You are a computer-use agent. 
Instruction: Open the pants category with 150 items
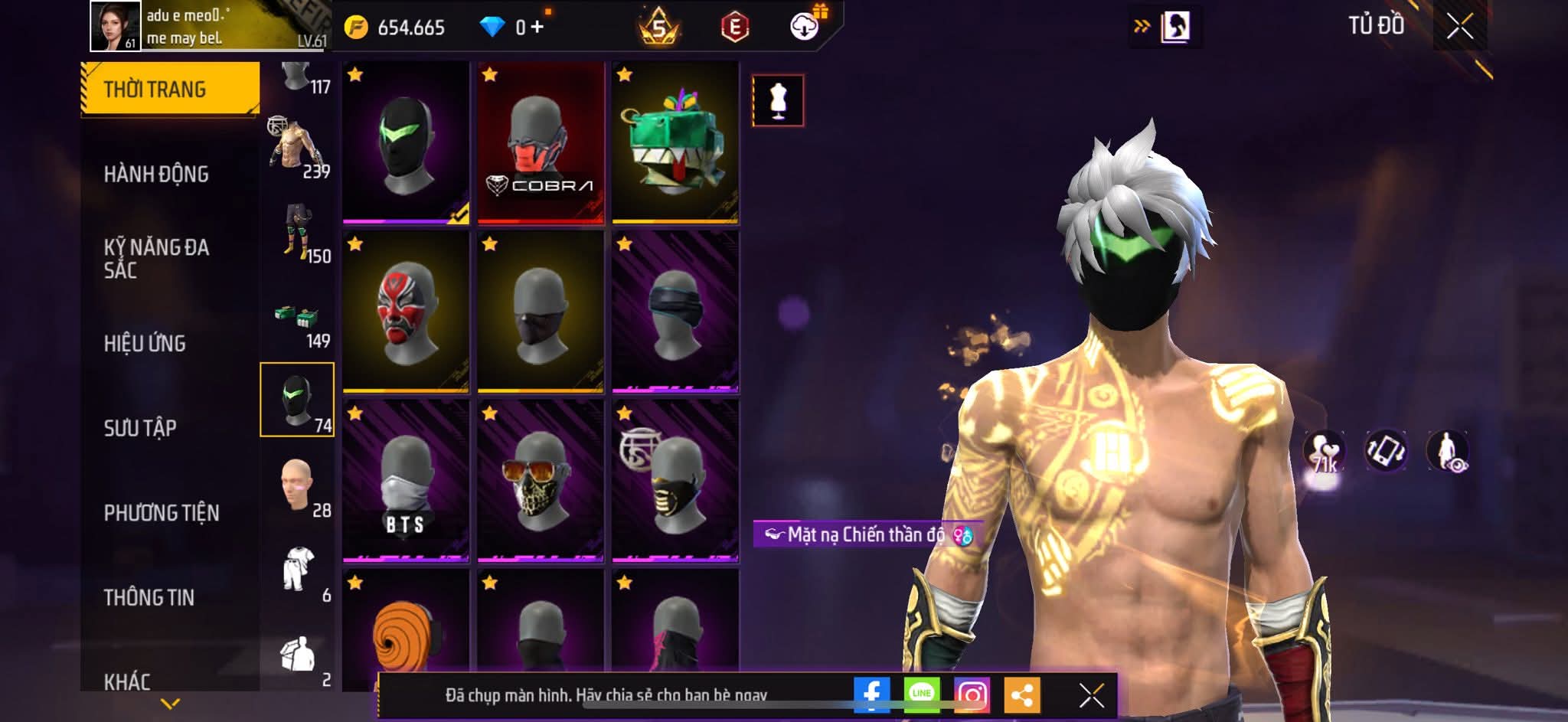pos(297,231)
